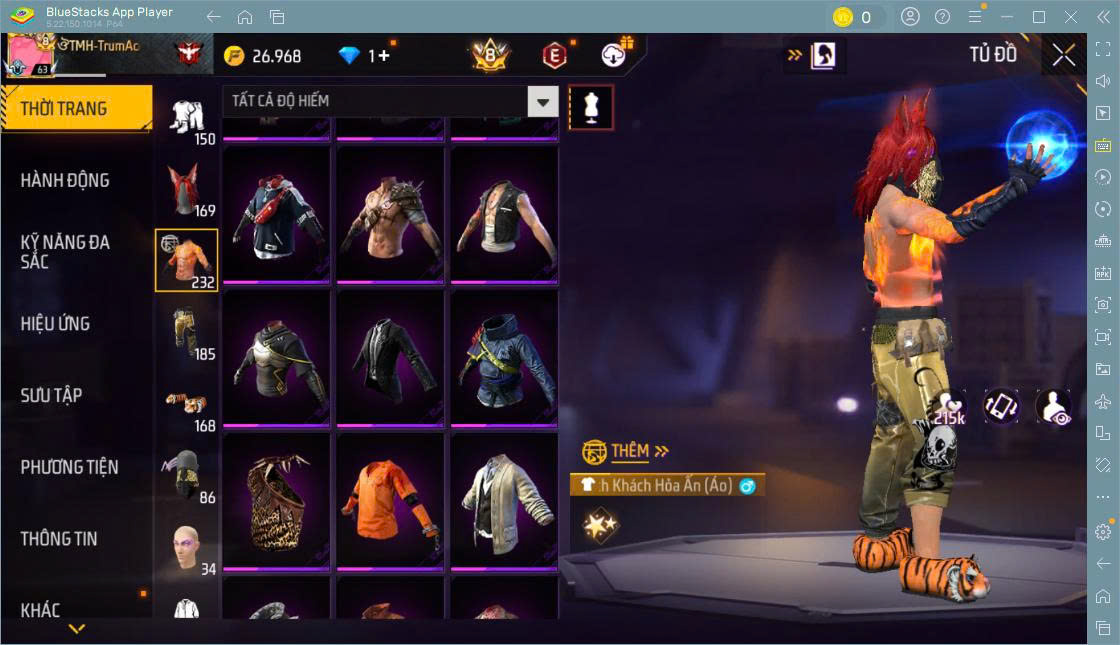Add diamonds with the plus button
The width and height of the screenshot is (1120, 645).
tap(383, 56)
